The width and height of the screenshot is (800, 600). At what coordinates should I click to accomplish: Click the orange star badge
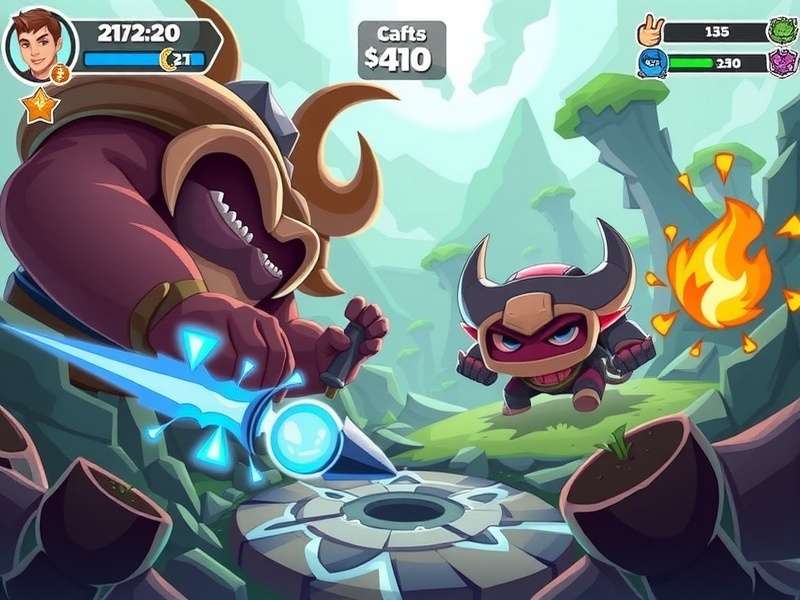[x=38, y=104]
